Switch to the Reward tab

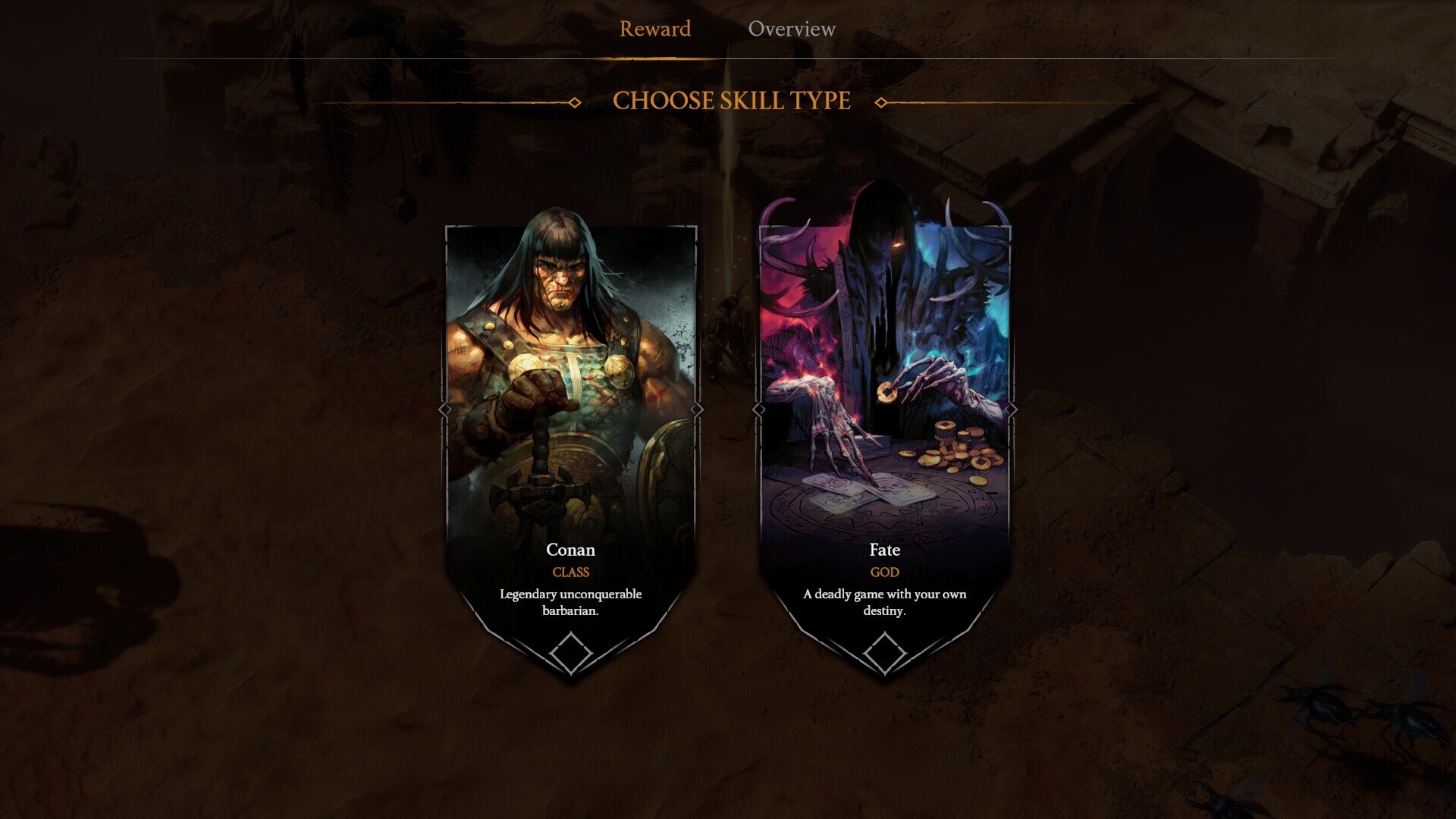pyautogui.click(x=655, y=29)
